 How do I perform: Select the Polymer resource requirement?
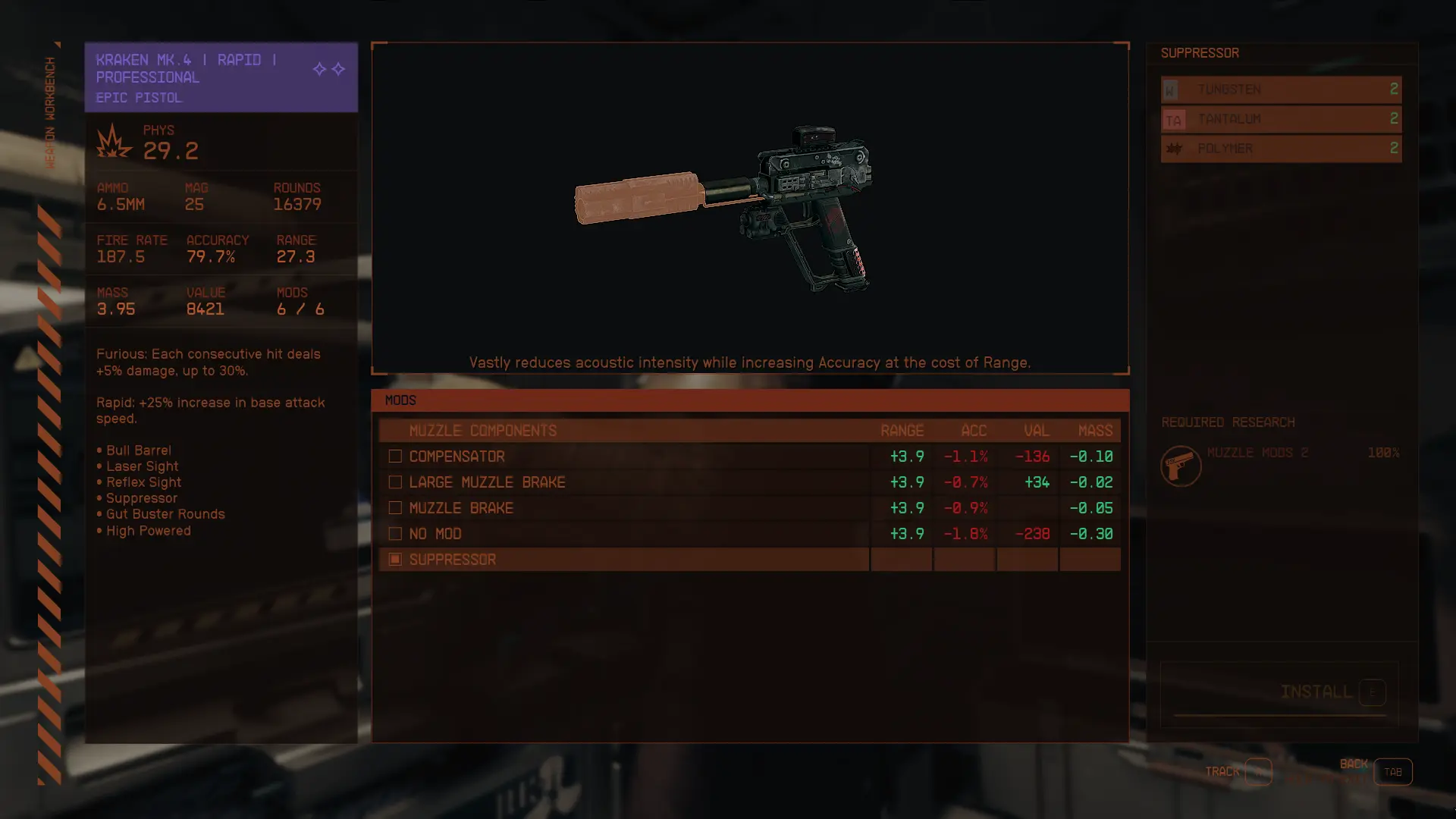pyautogui.click(x=1281, y=149)
